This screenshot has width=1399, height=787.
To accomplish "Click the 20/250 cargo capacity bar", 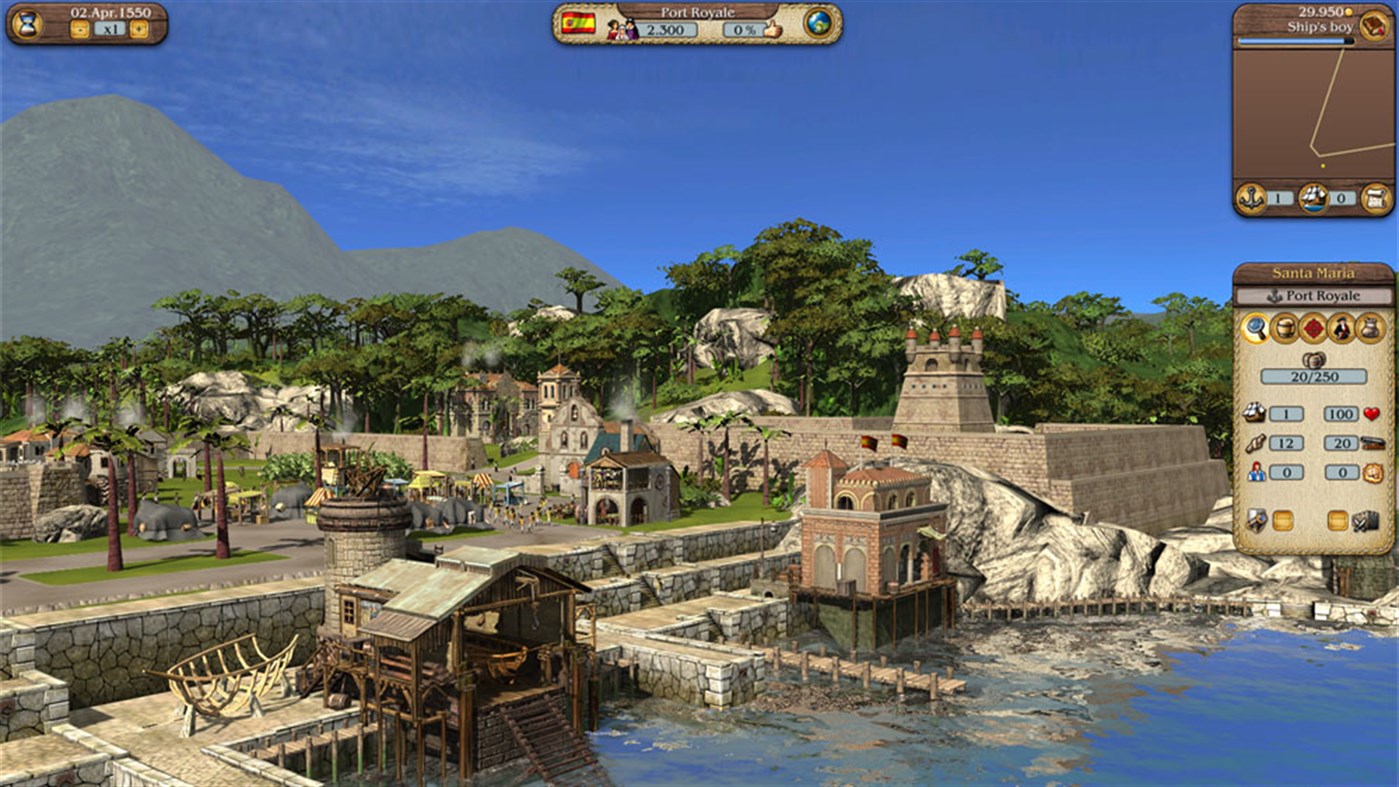I will pos(1315,376).
